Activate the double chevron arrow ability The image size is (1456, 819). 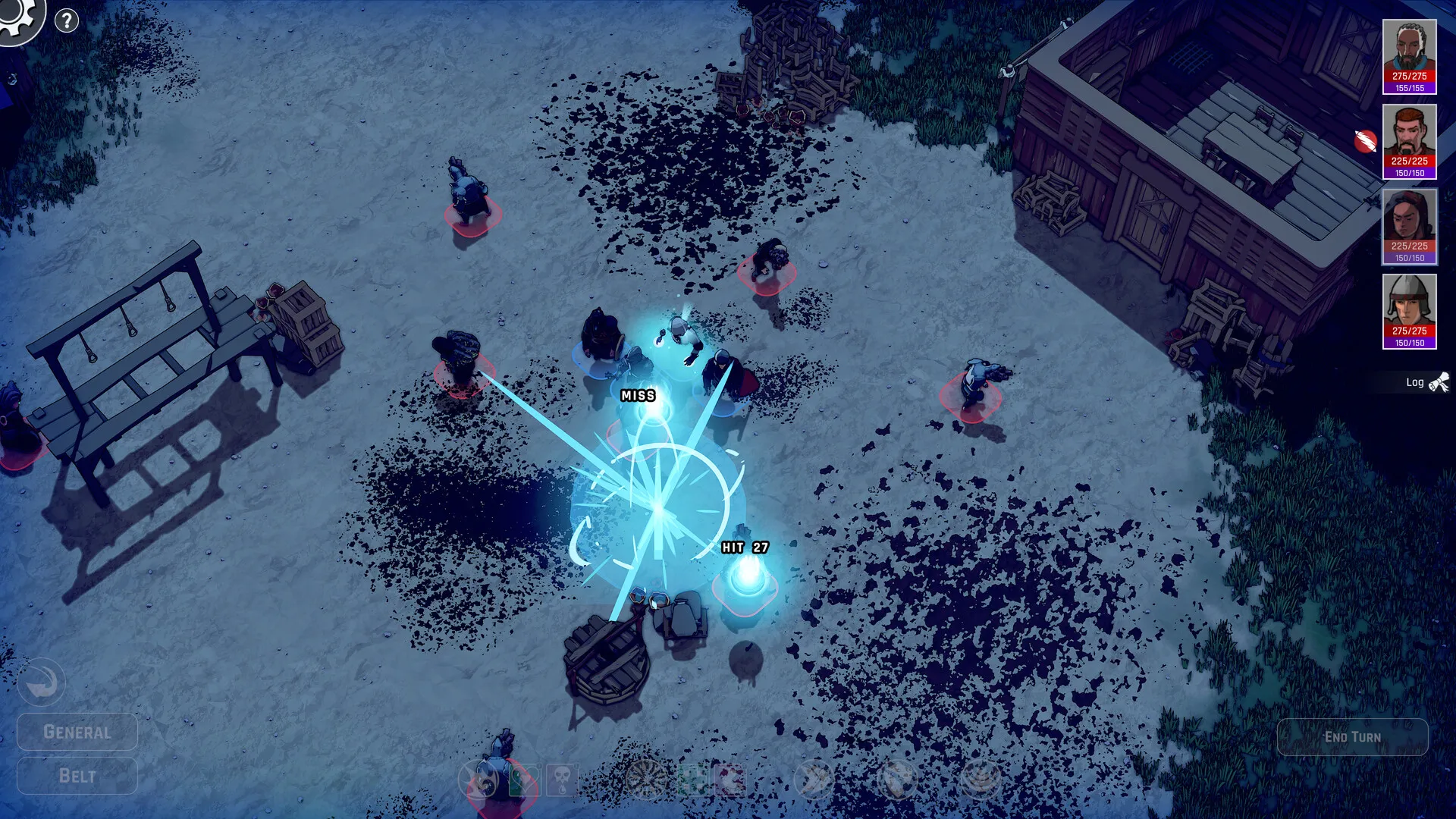coord(814,780)
